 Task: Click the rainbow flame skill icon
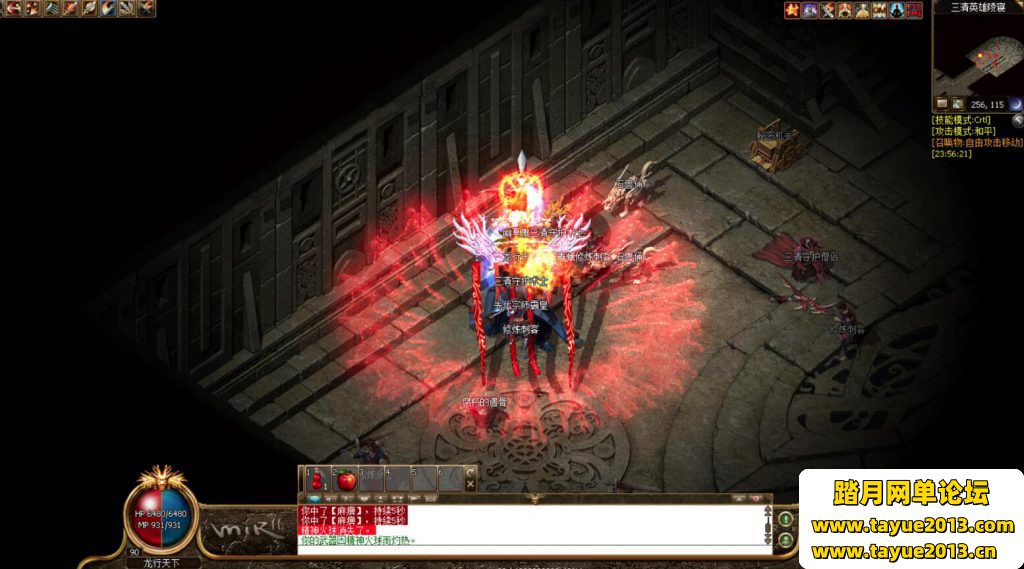106,9
